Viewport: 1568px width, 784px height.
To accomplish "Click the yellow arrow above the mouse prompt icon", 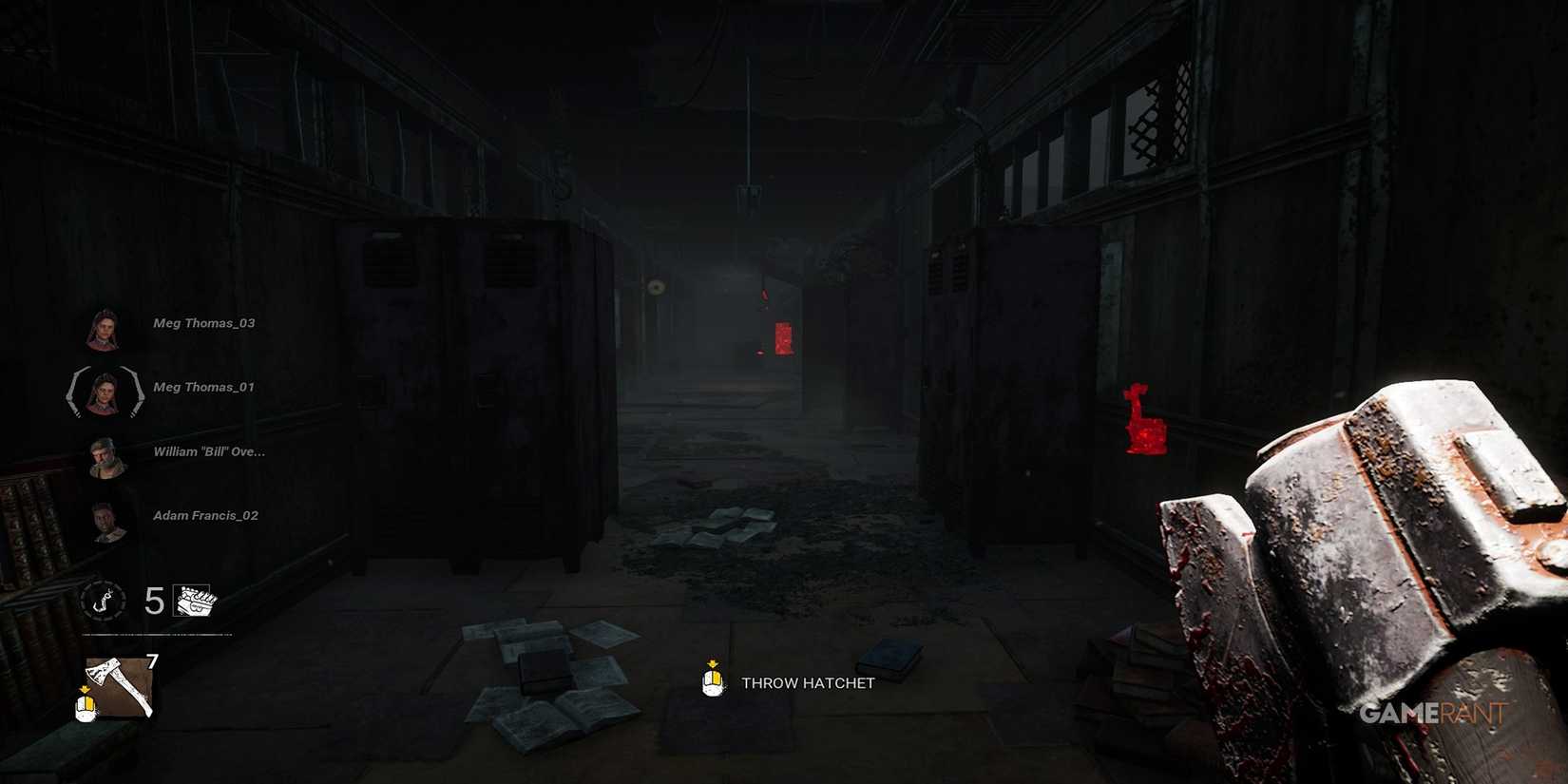I will coord(84,687).
